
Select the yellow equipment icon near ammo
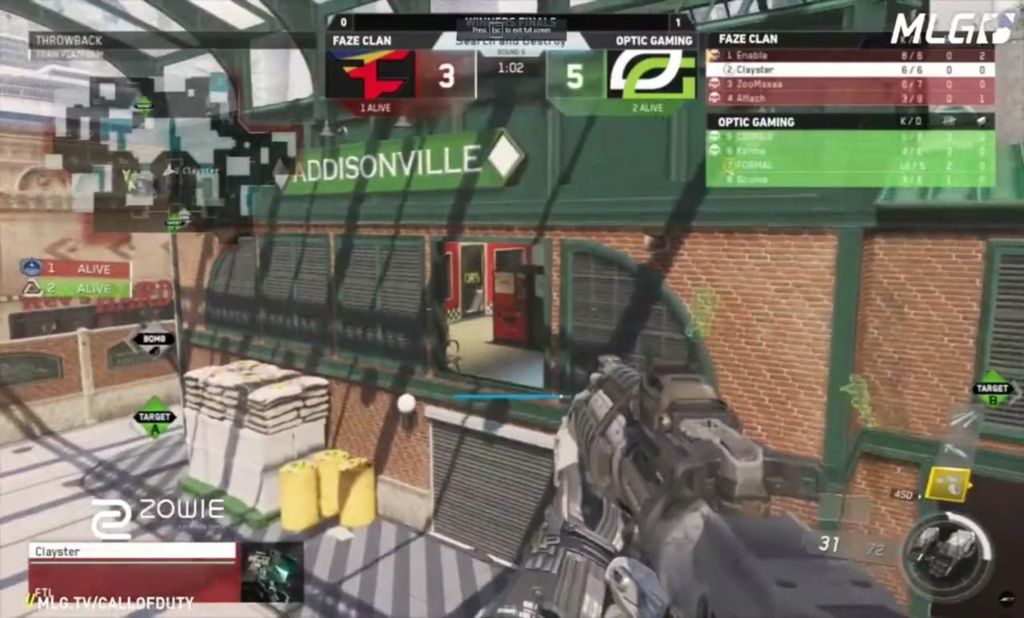(945, 485)
